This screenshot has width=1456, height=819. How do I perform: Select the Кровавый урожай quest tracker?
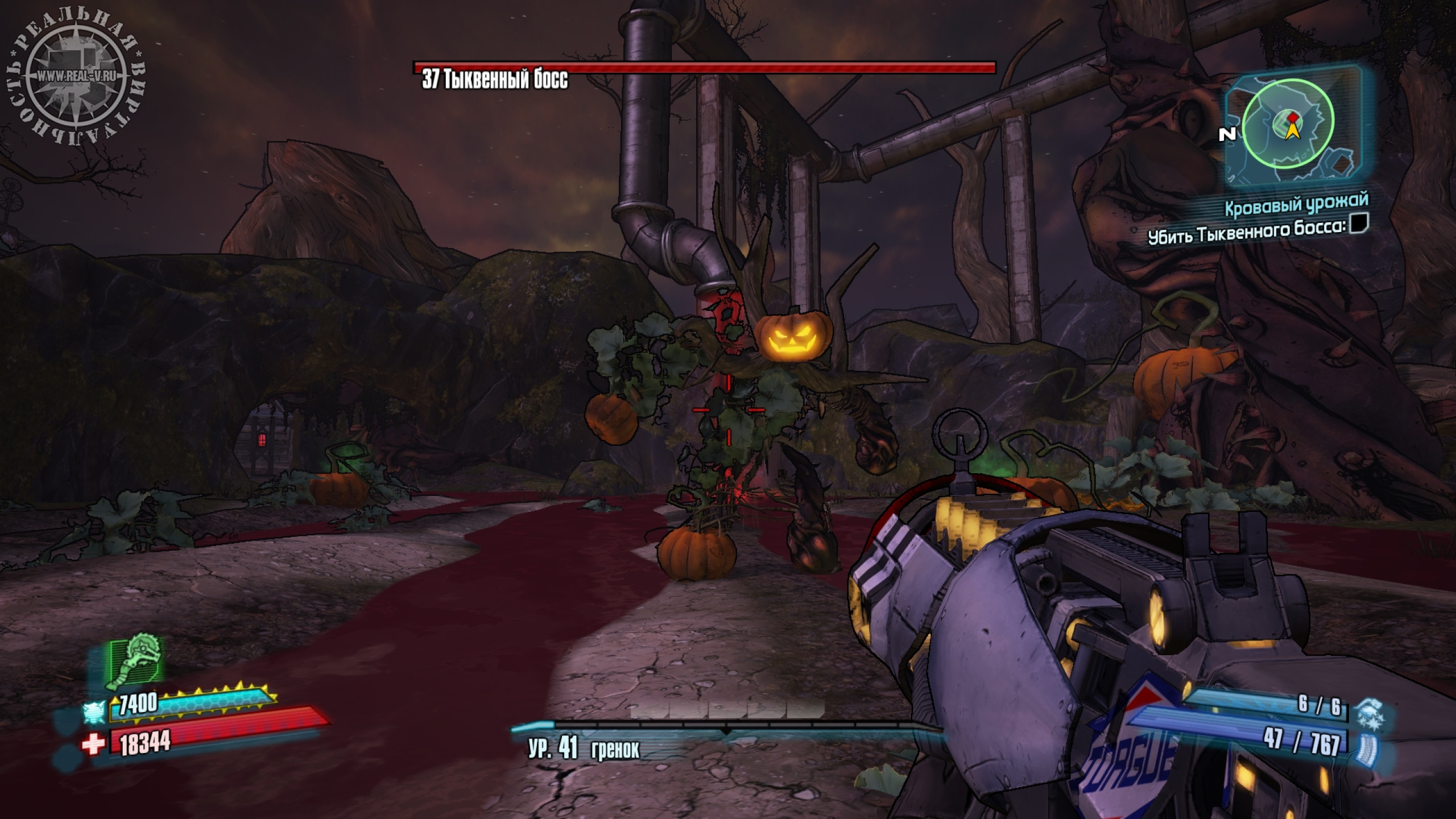(1295, 205)
